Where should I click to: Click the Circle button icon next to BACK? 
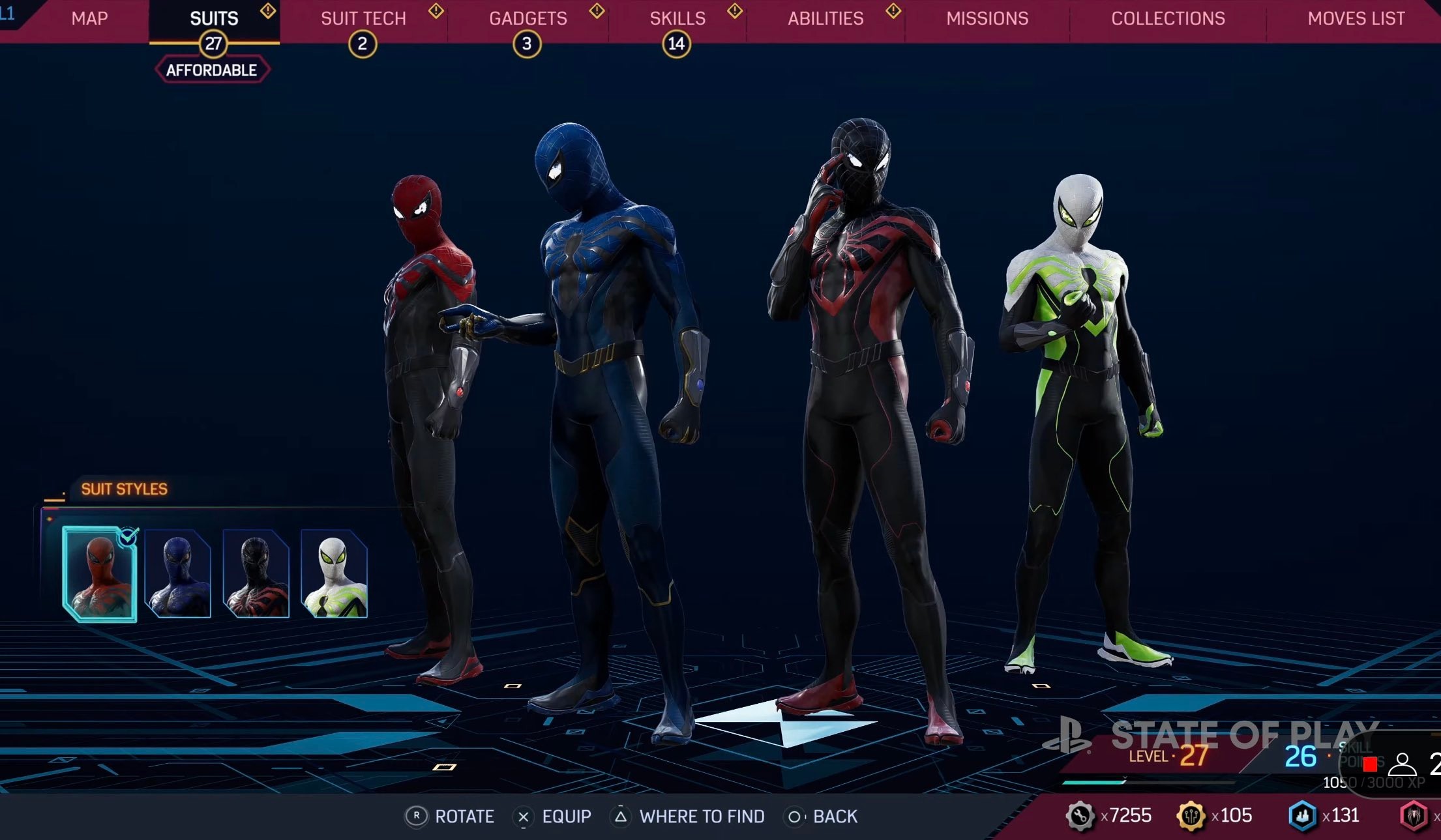pos(795,816)
